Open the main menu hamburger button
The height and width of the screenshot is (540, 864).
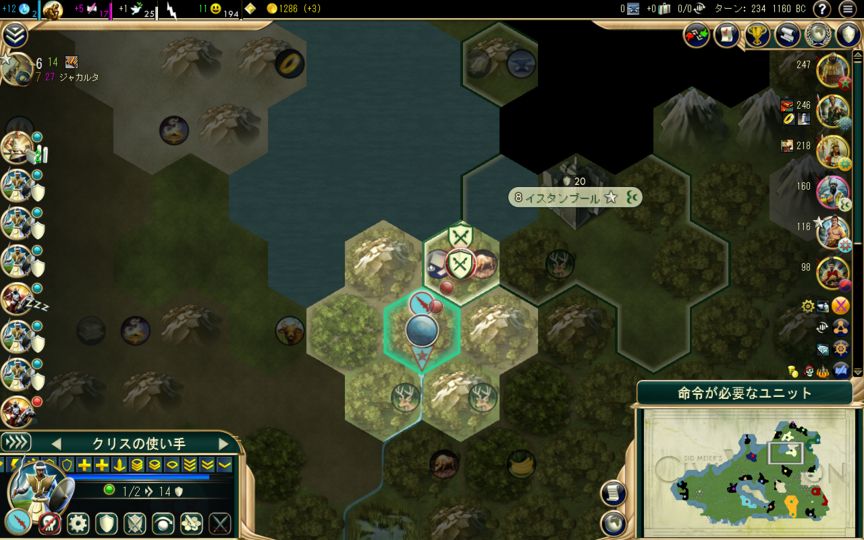point(848,9)
